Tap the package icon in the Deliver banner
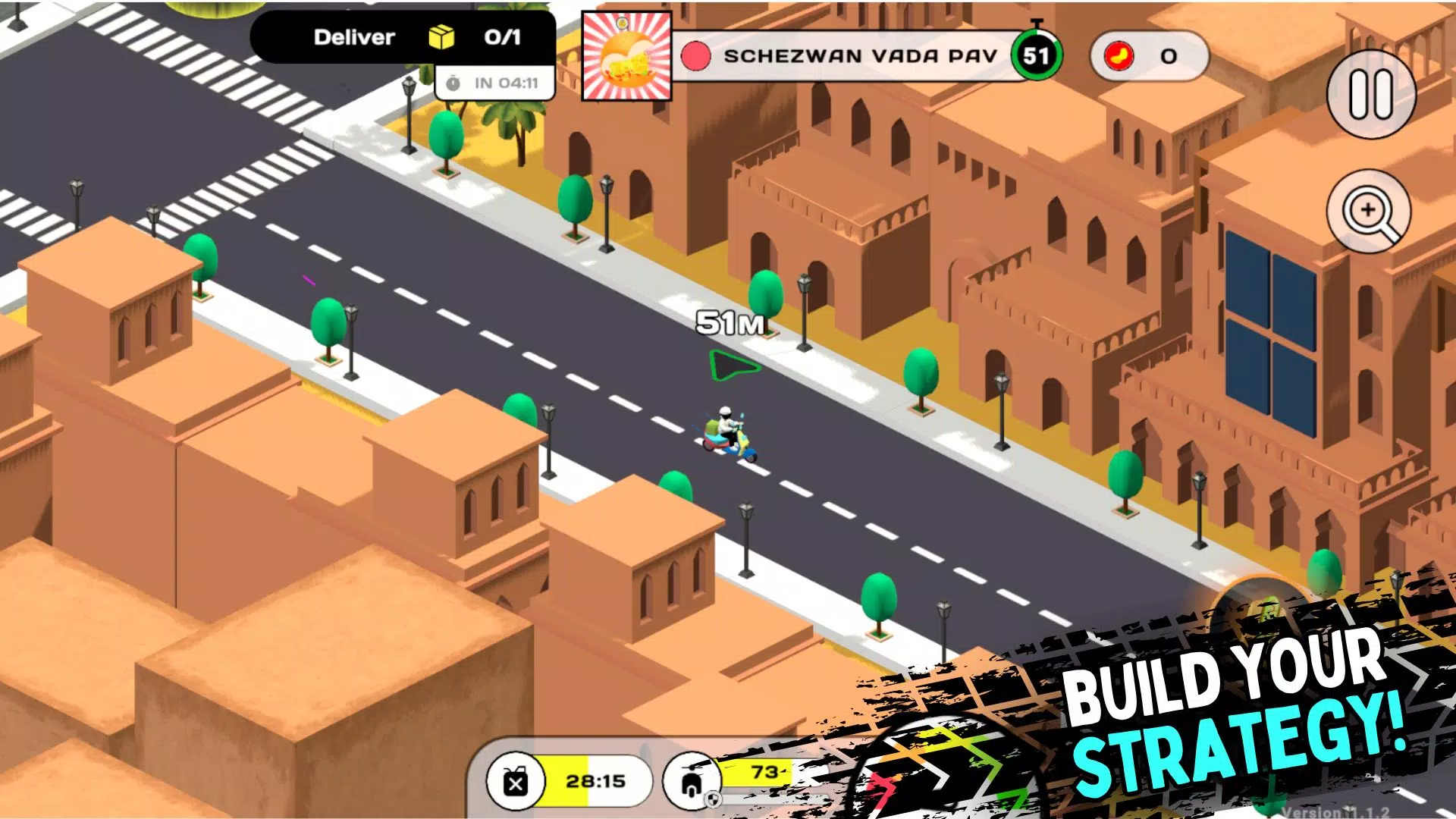Screen dimensions: 1456x819 pyautogui.click(x=441, y=36)
